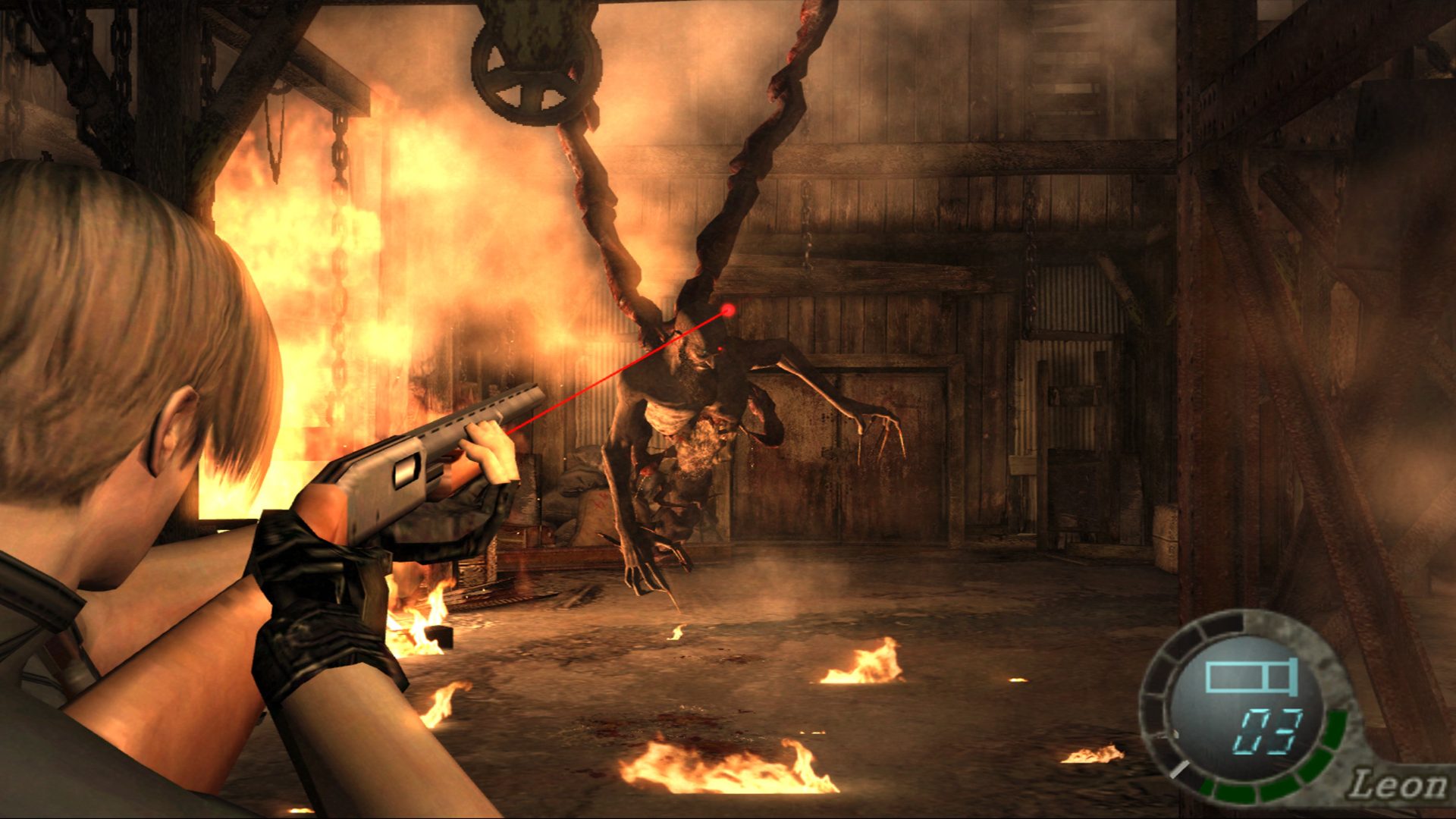Click the shotgun shell ammo icon
The width and height of the screenshot is (1456, 819).
click(x=1252, y=675)
